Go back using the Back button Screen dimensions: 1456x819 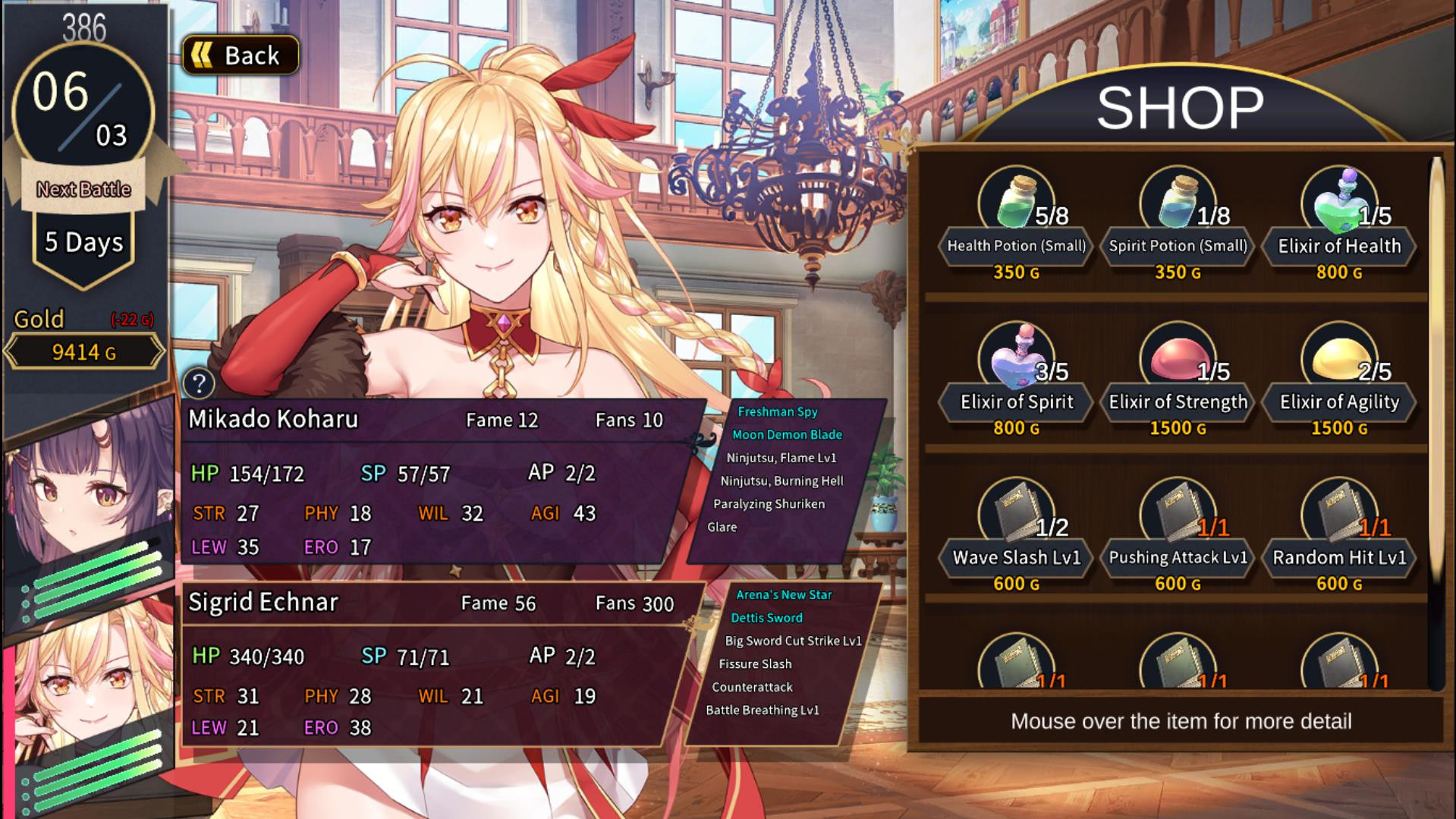241,55
